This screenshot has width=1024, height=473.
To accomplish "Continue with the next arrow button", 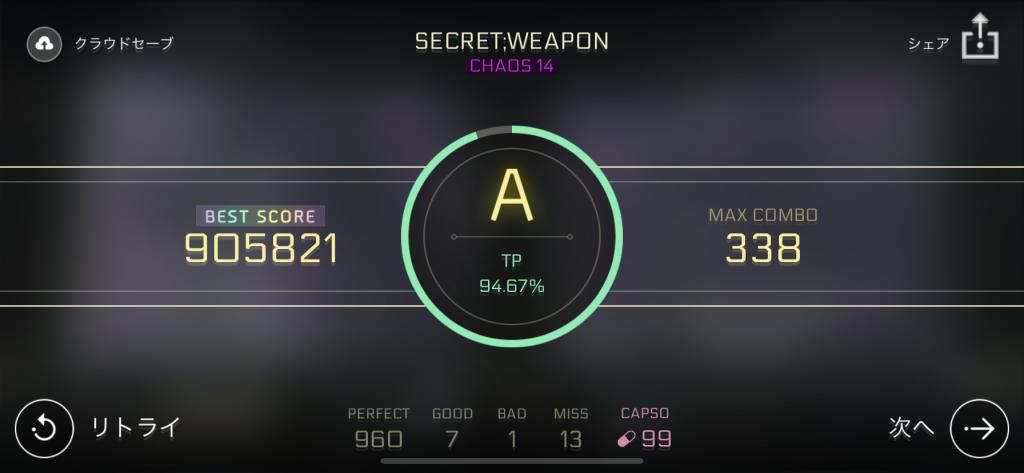I will [x=977, y=428].
